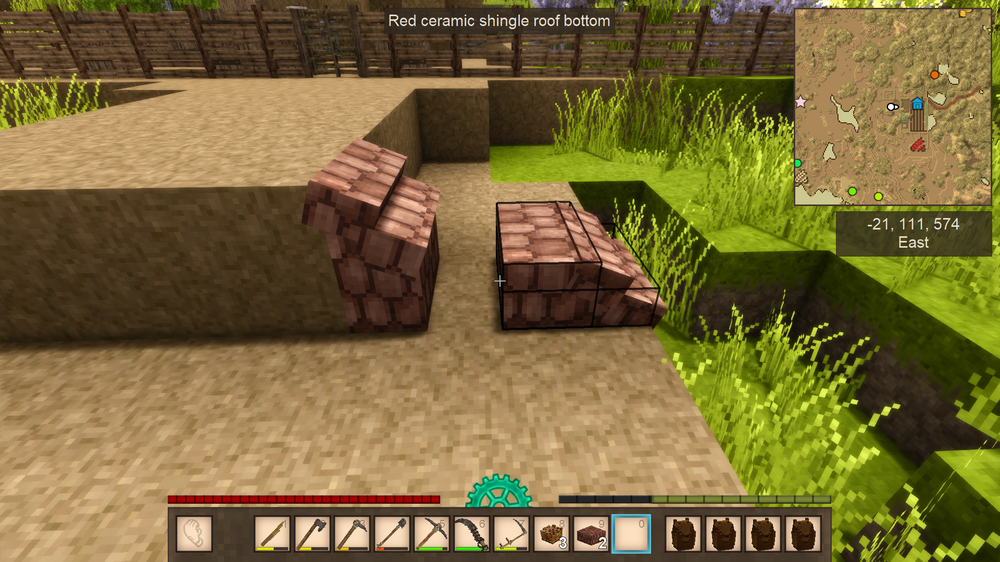Select the hammer in hotbar slot 3
This screenshot has width=1000, height=562.
tap(352, 533)
